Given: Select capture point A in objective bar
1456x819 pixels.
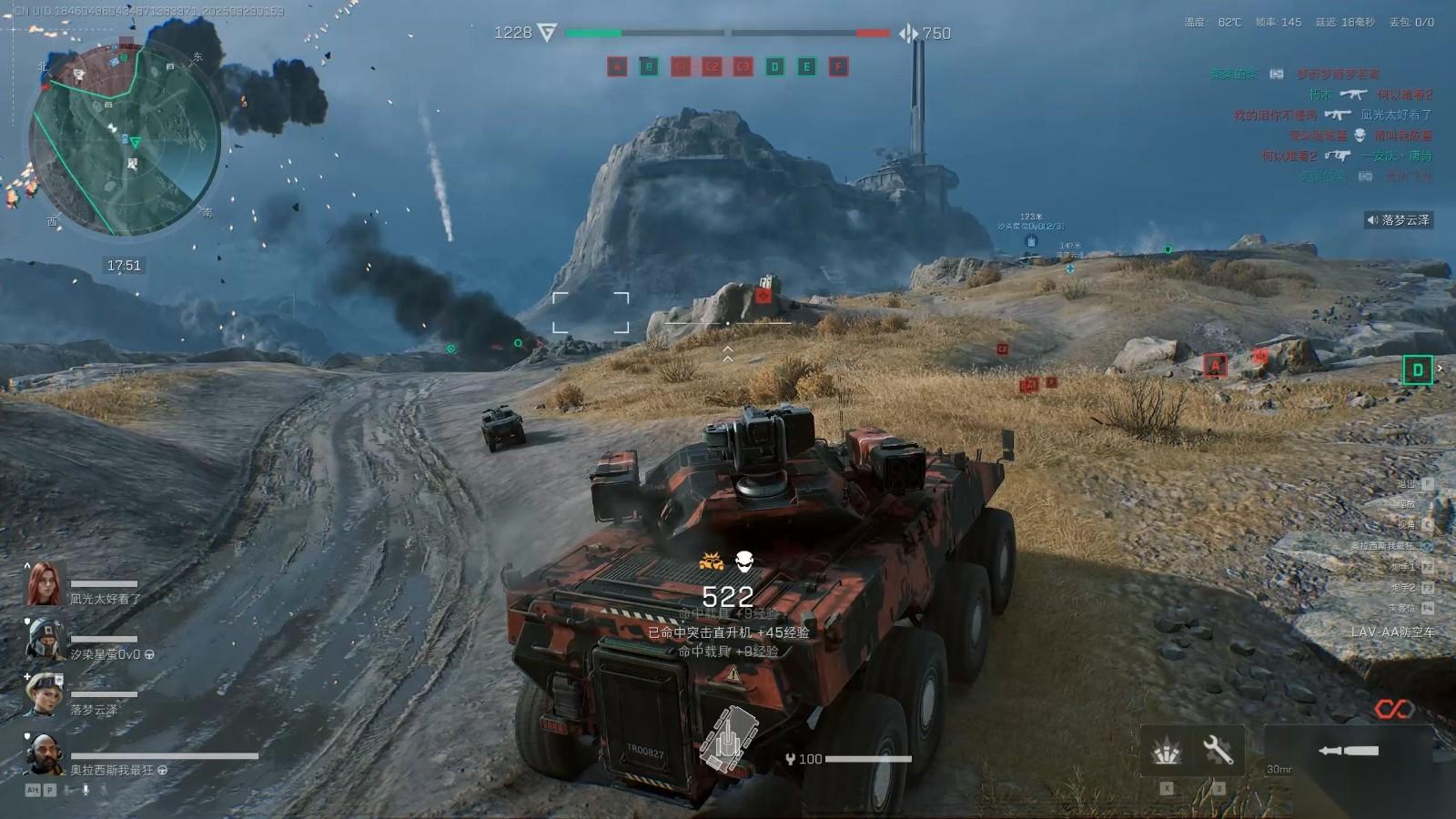Looking at the screenshot, I should click(x=617, y=66).
